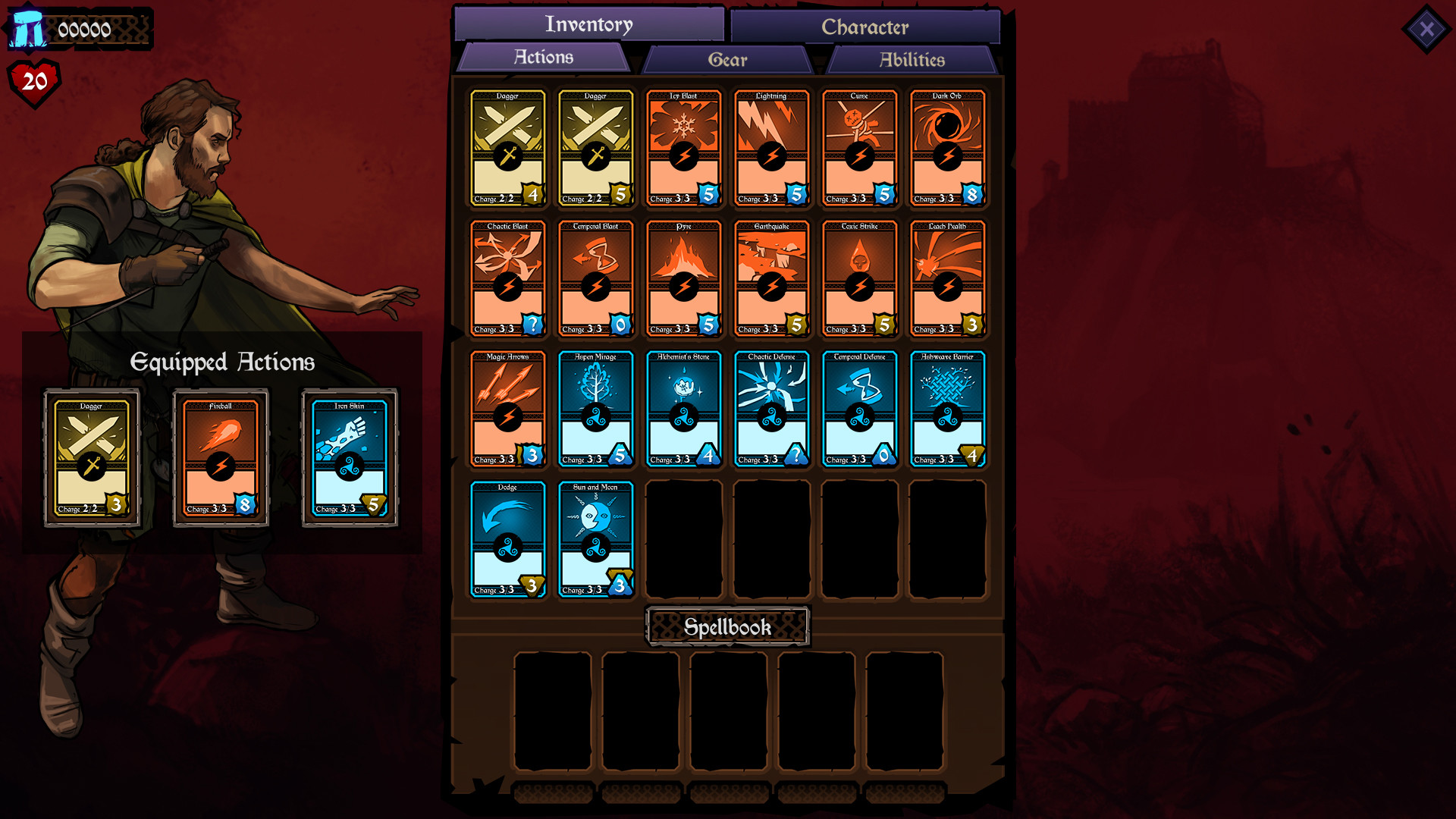
Task: Select the Sun and Moon card
Action: [595, 538]
